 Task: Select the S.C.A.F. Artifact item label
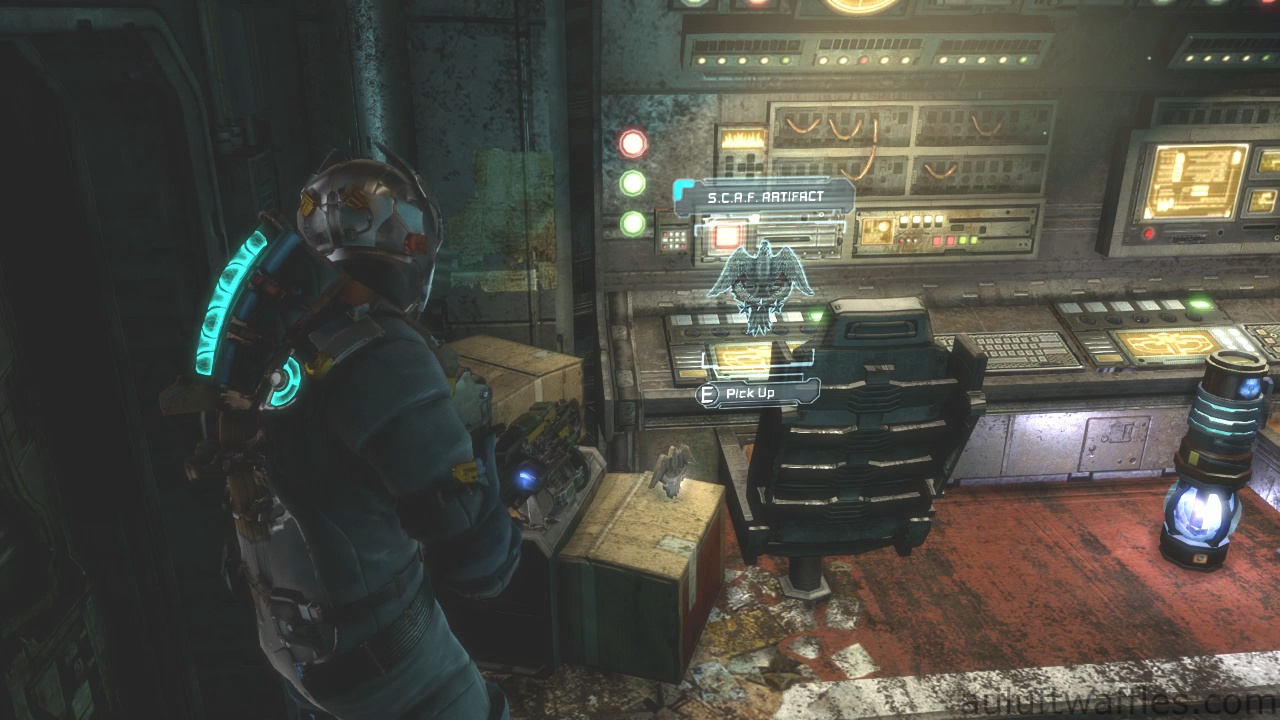(x=765, y=197)
